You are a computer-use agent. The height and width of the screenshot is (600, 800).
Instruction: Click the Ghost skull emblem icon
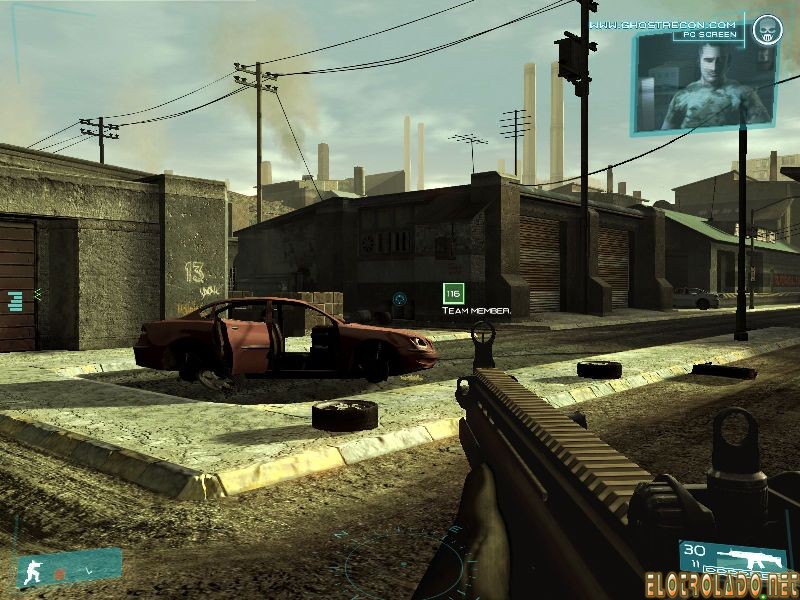pyautogui.click(x=767, y=28)
